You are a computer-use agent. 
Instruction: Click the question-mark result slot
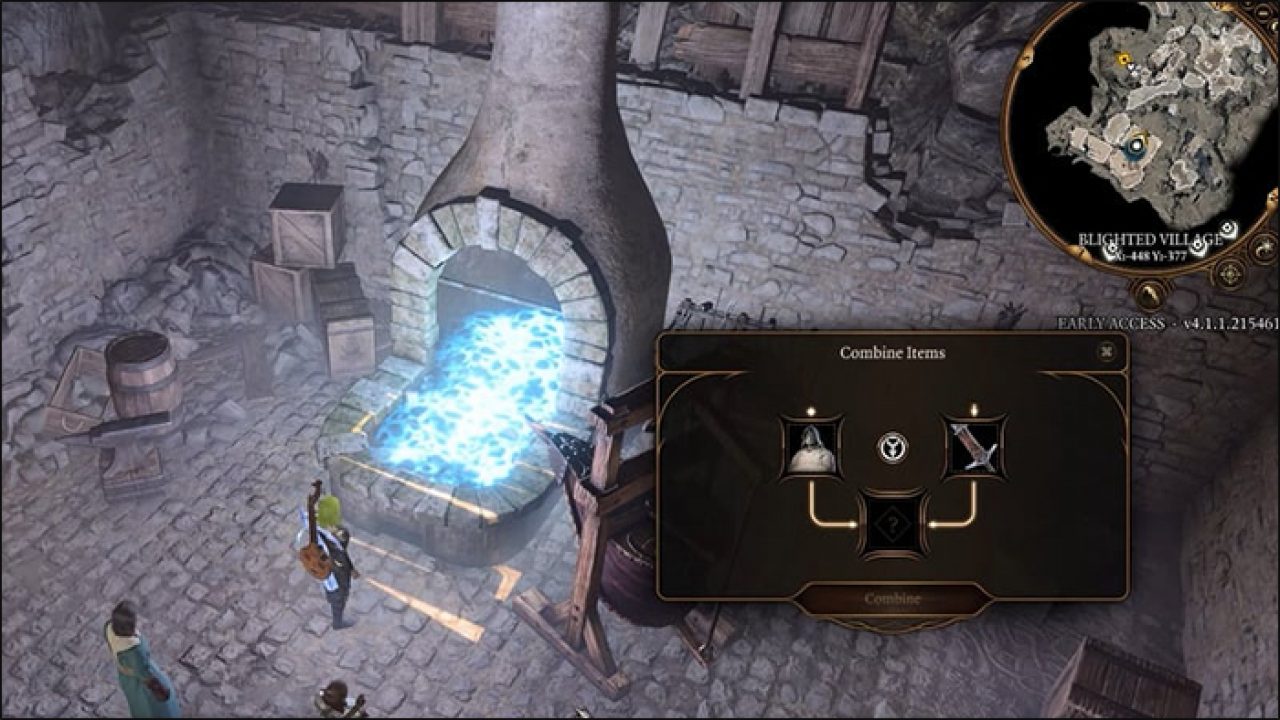point(892,523)
